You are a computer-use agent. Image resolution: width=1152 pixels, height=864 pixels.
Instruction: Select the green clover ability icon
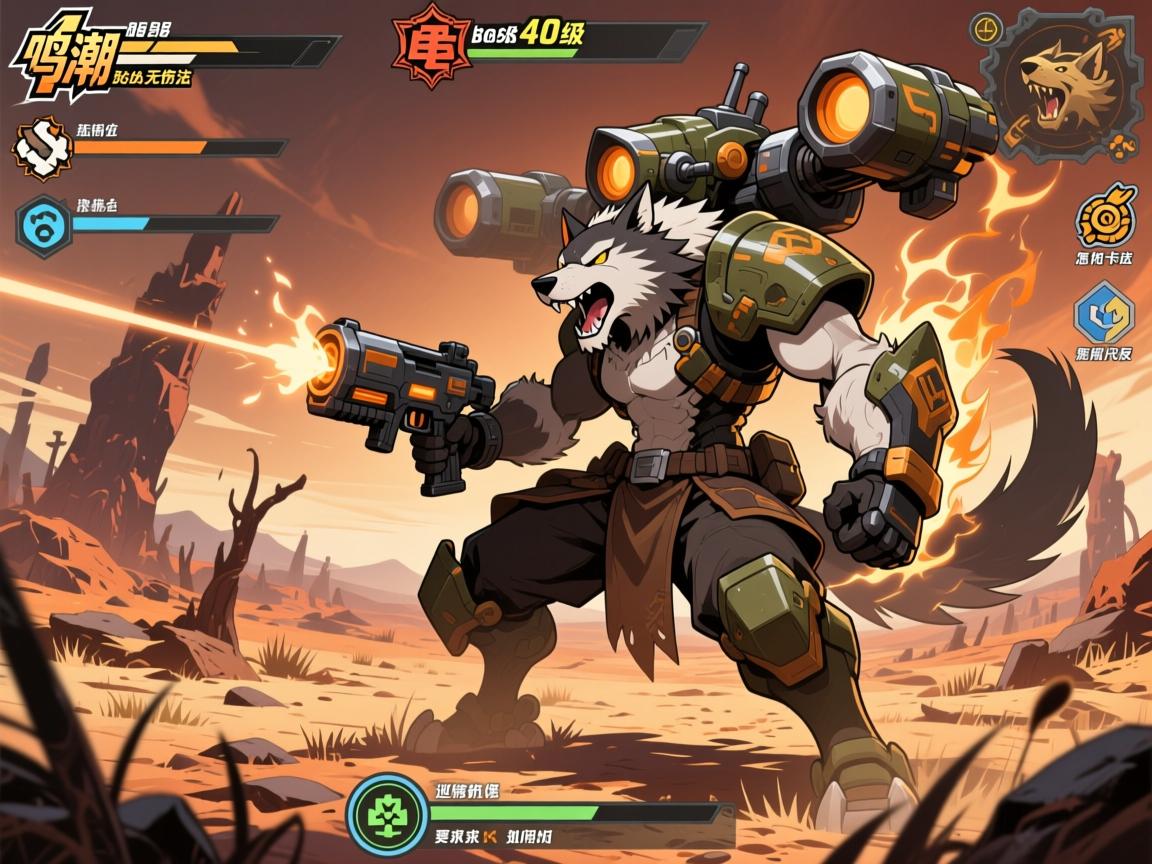coord(387,813)
